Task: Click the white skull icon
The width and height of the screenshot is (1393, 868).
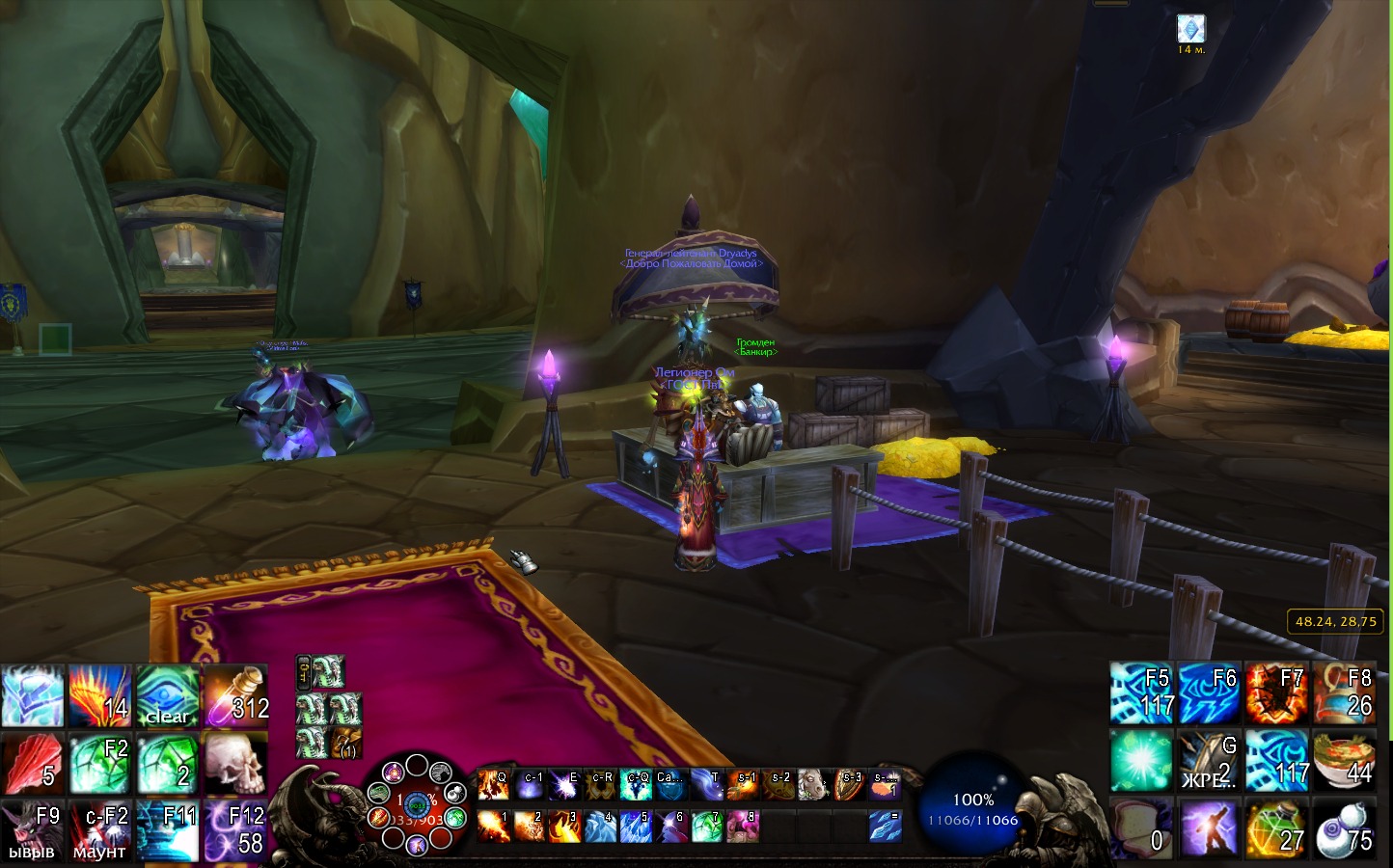Action: (234, 763)
